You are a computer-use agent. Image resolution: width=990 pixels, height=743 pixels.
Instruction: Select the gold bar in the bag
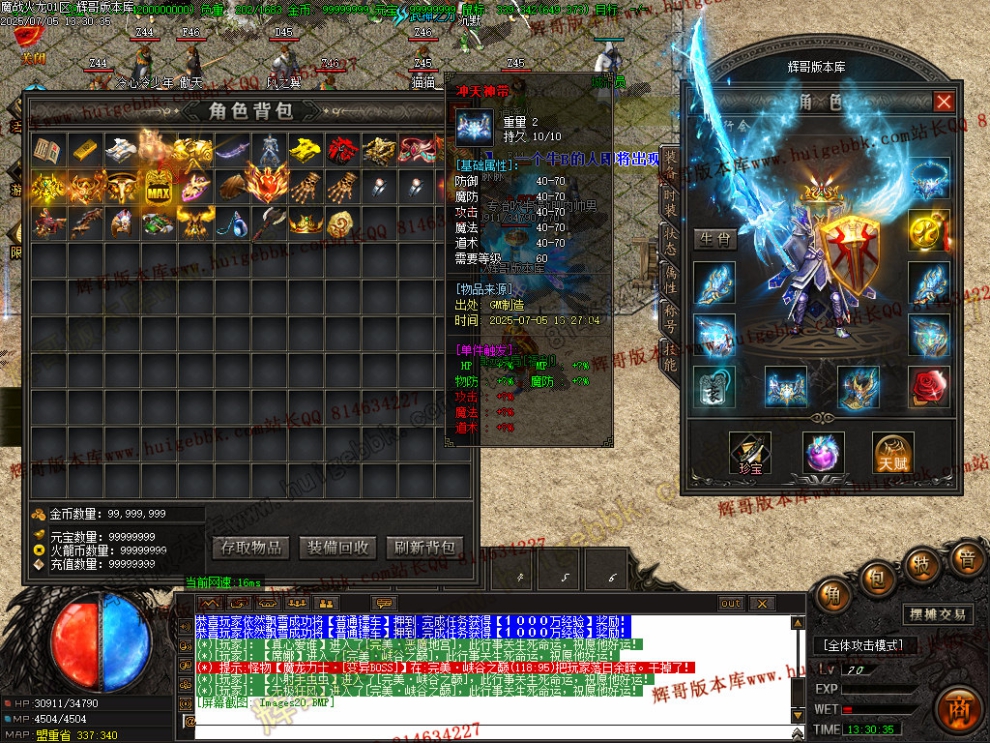click(x=85, y=150)
